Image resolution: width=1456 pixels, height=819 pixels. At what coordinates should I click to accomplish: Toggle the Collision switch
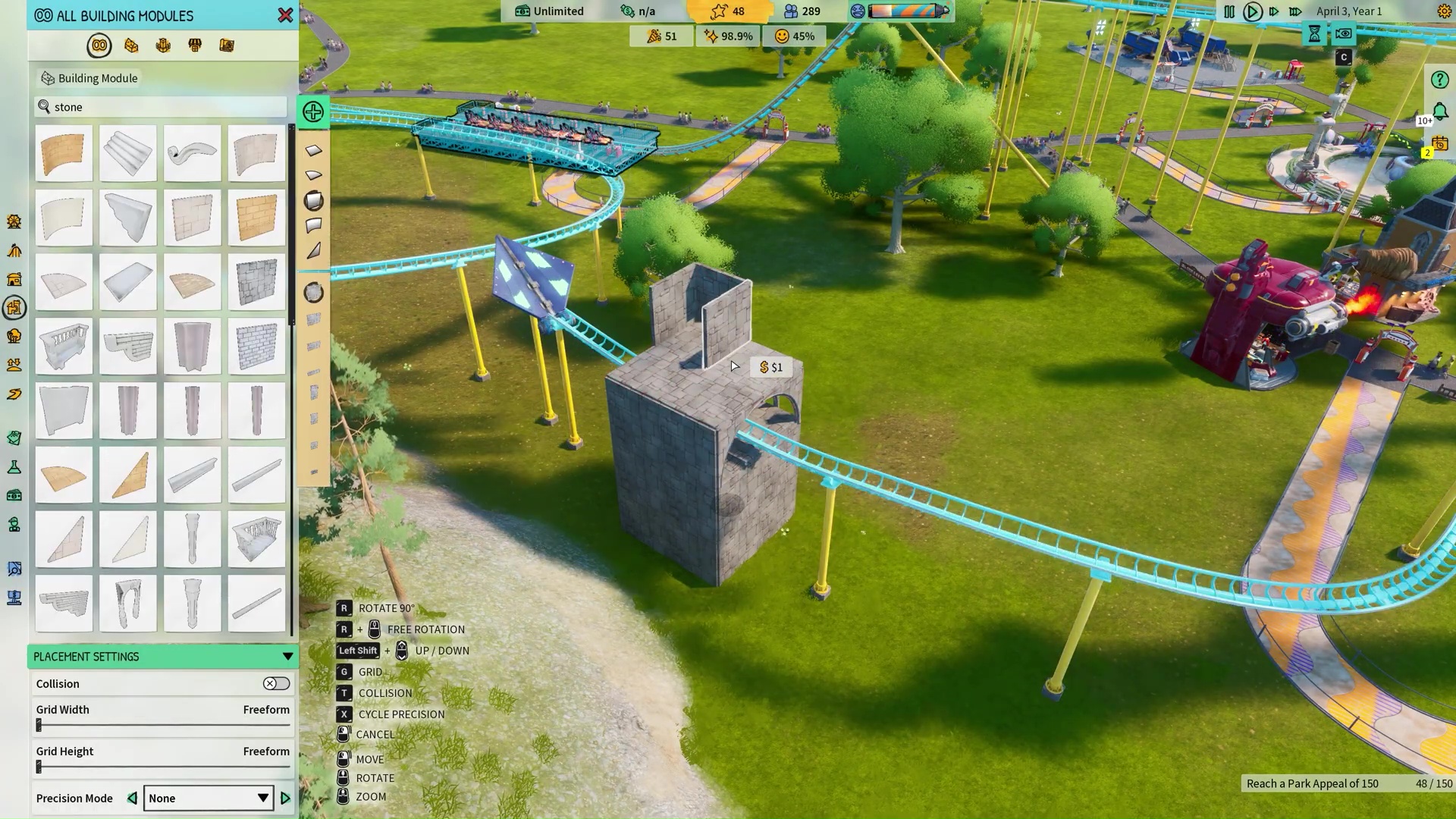(x=276, y=684)
